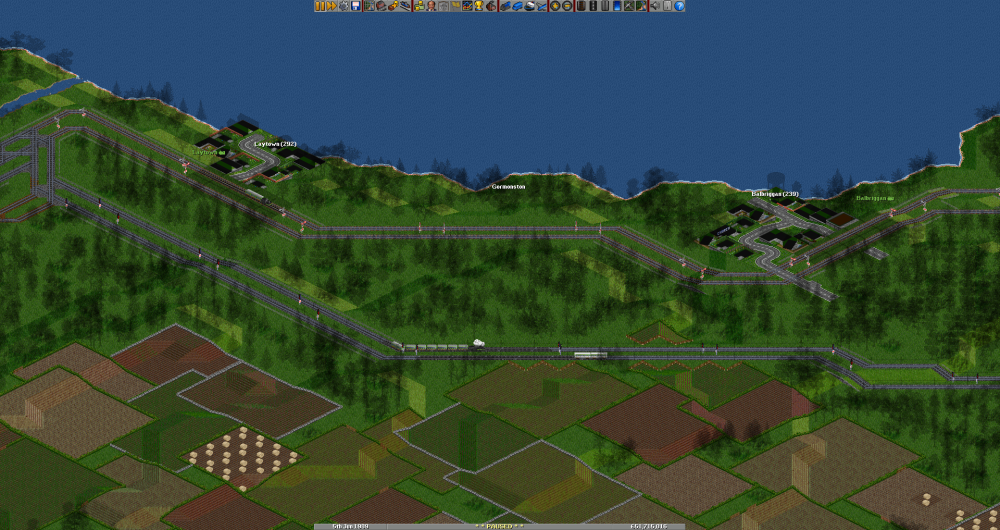Open the railway construction tool

coord(581,6)
